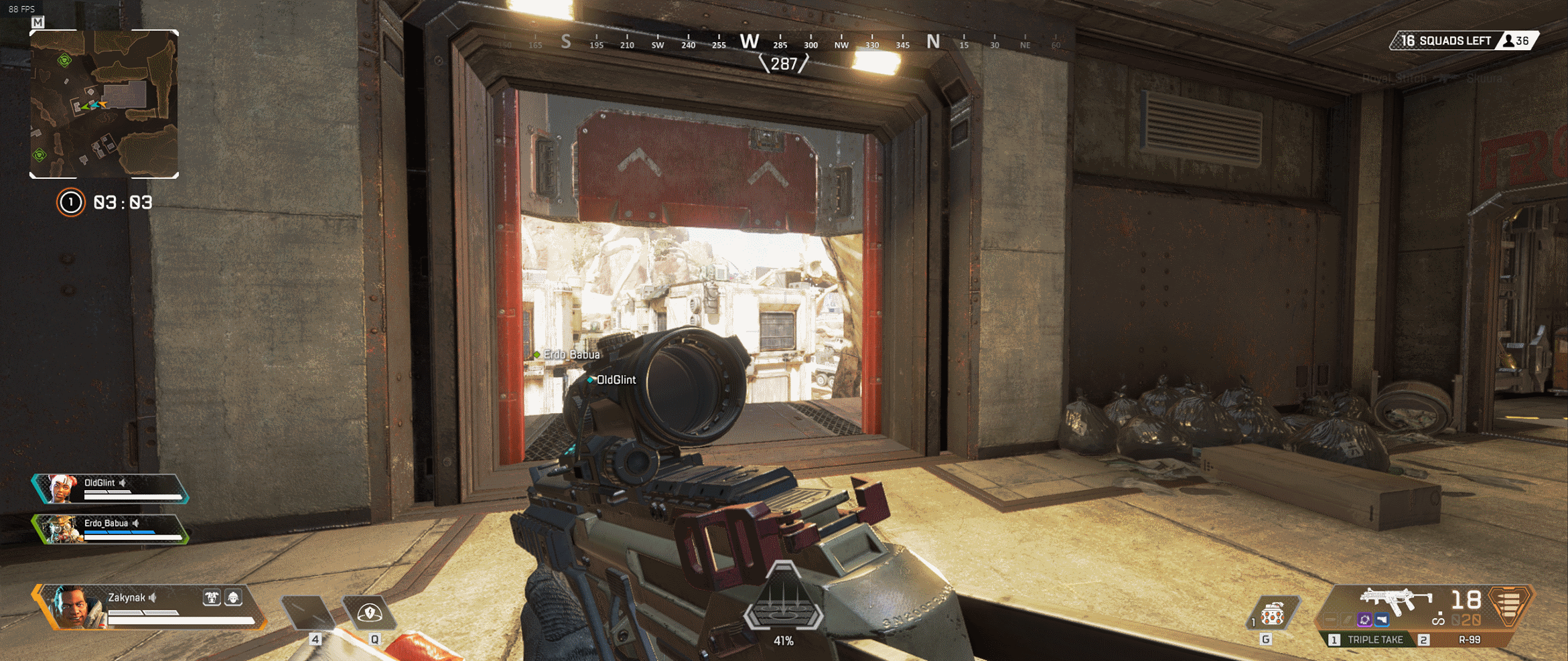Click the helmet equipment icon on Zakynak's banner

[233, 597]
